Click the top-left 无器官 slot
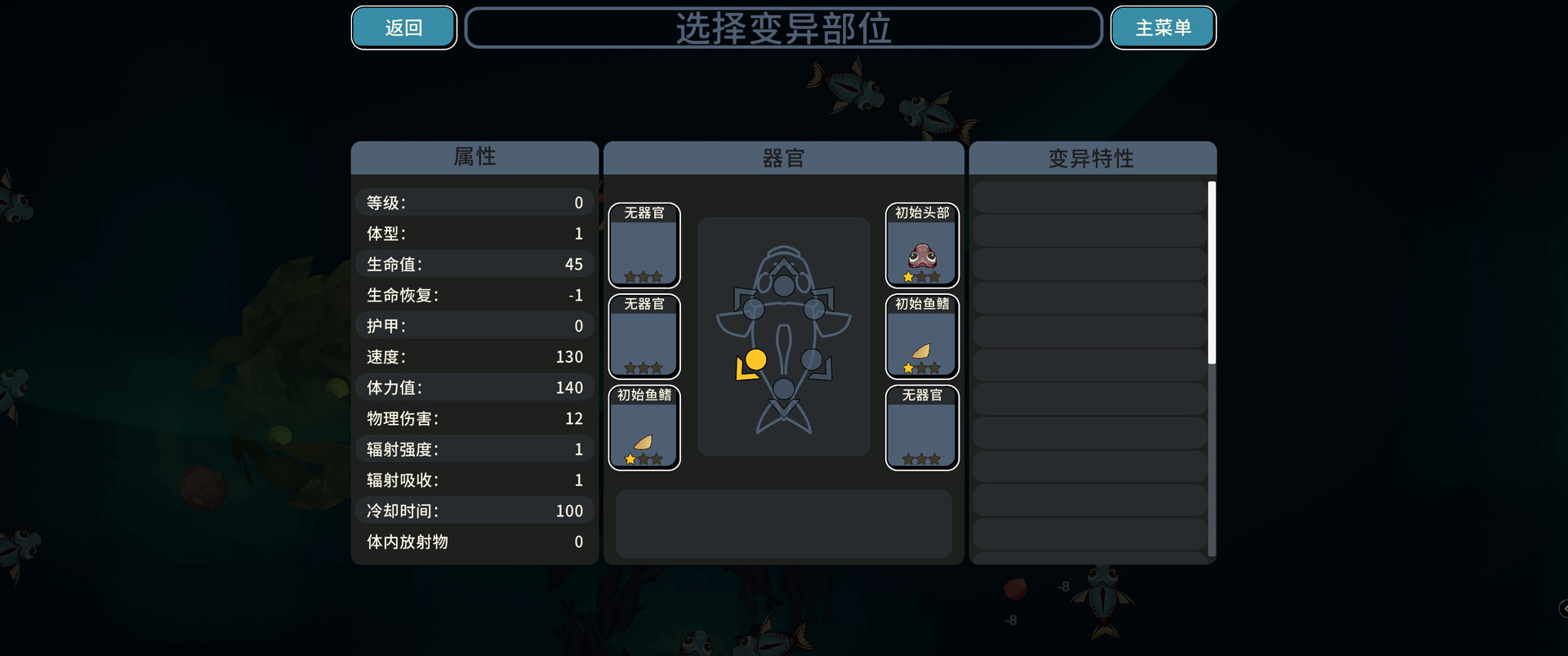Screen dimensions: 1568x656 pyautogui.click(x=644, y=246)
